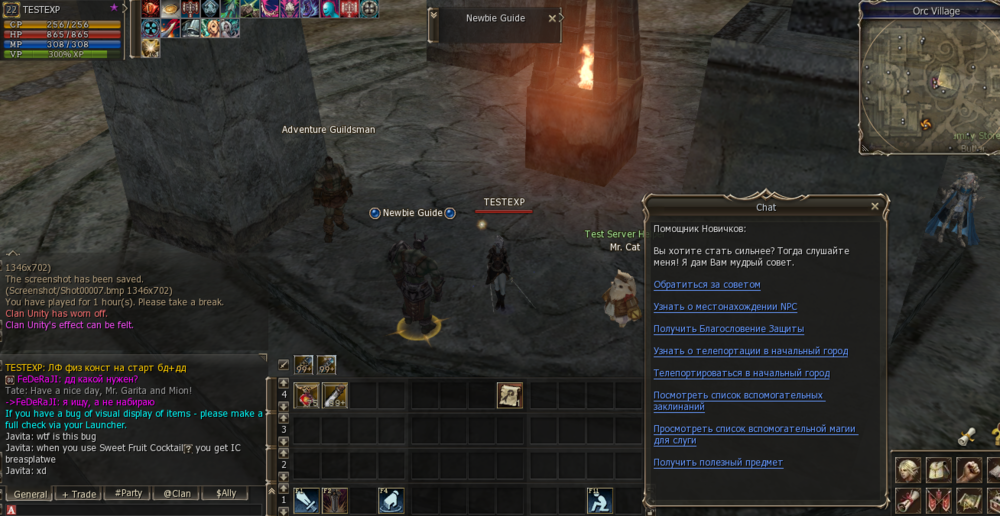This screenshot has height=516, width=1000.
Task: Choose 'Телепортироваться в начальный город' option
Action: pos(741,373)
